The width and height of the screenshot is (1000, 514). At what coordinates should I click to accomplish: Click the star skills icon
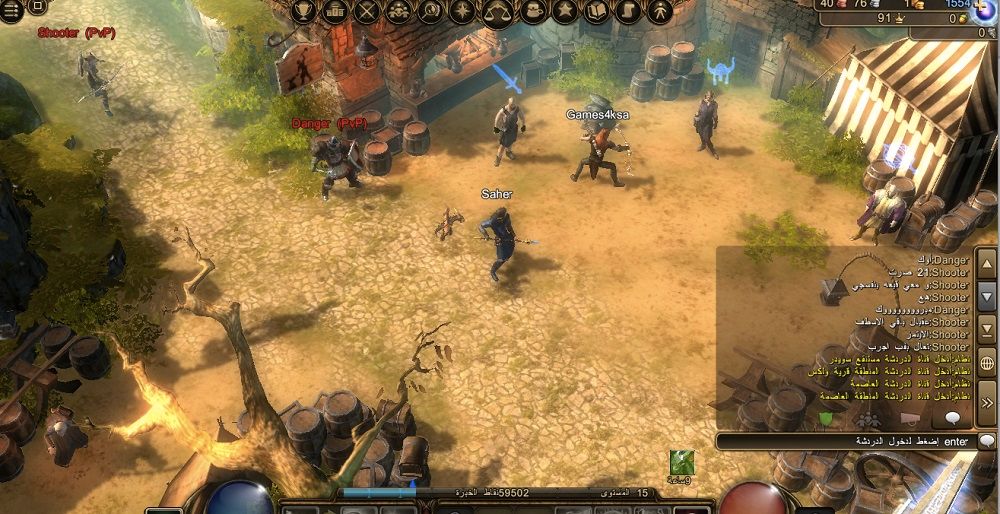coord(565,12)
